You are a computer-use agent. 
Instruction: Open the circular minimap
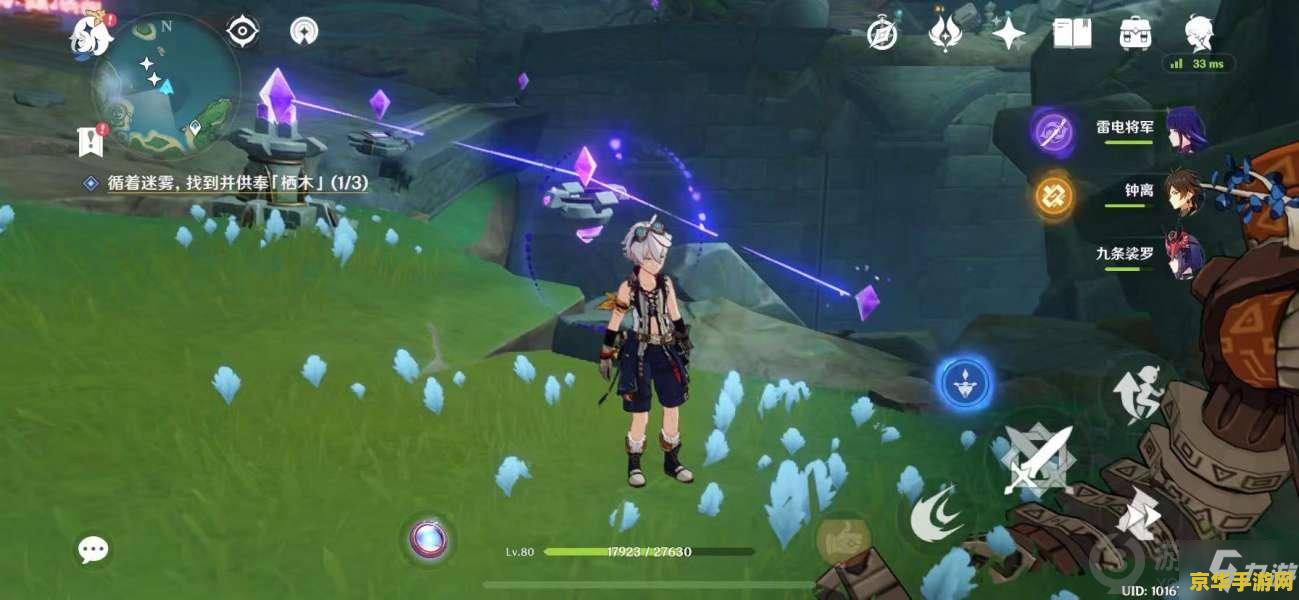pyautogui.click(x=165, y=88)
